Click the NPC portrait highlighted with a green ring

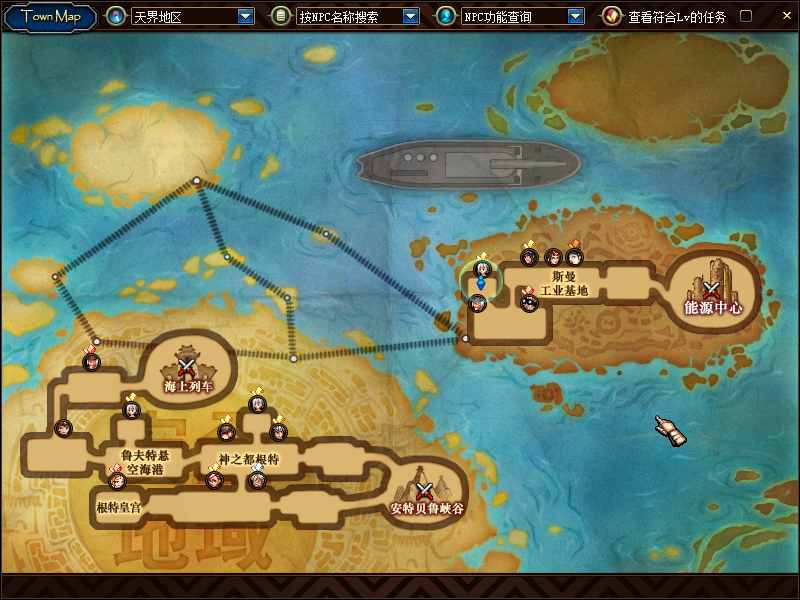pos(481,272)
